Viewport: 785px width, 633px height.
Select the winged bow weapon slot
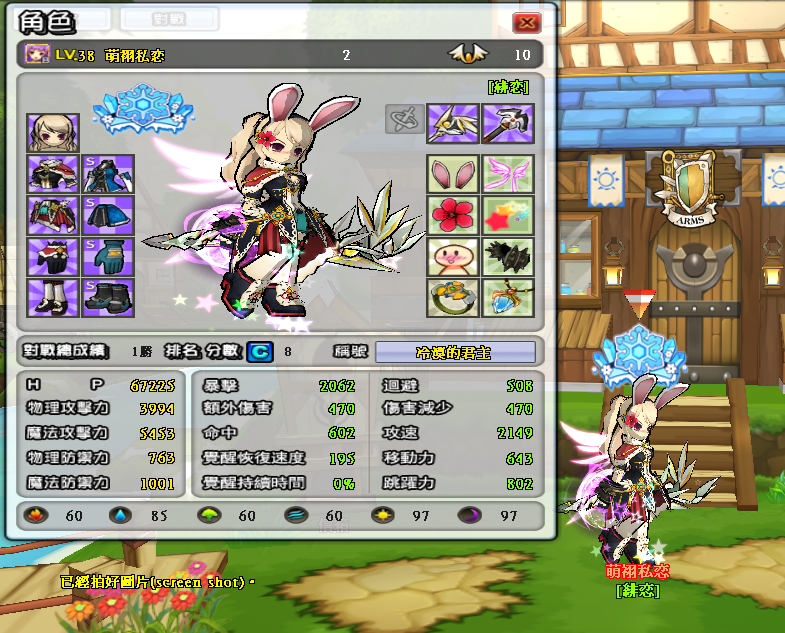[452, 124]
